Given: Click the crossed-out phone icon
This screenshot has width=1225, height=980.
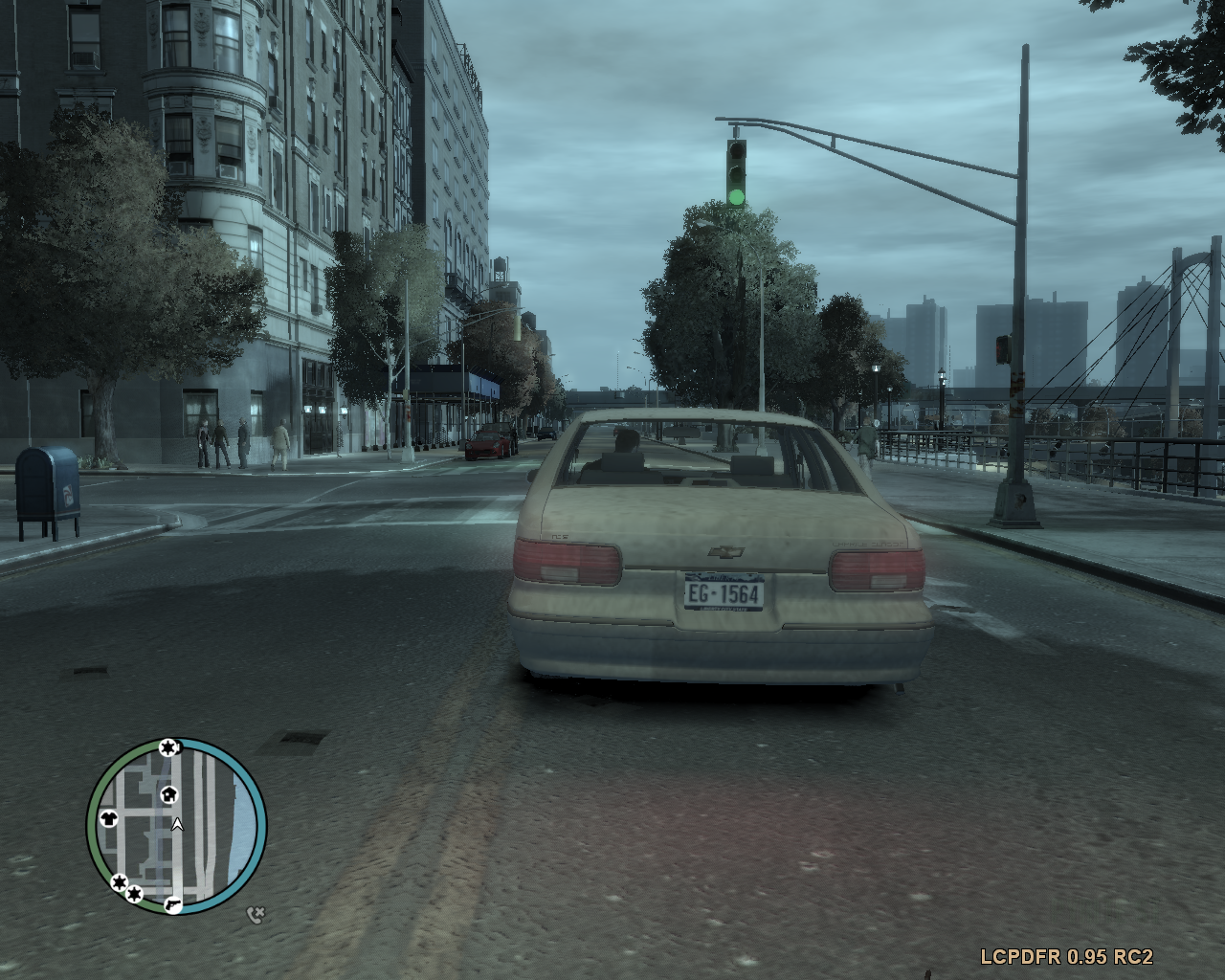Looking at the screenshot, I should (x=255, y=915).
